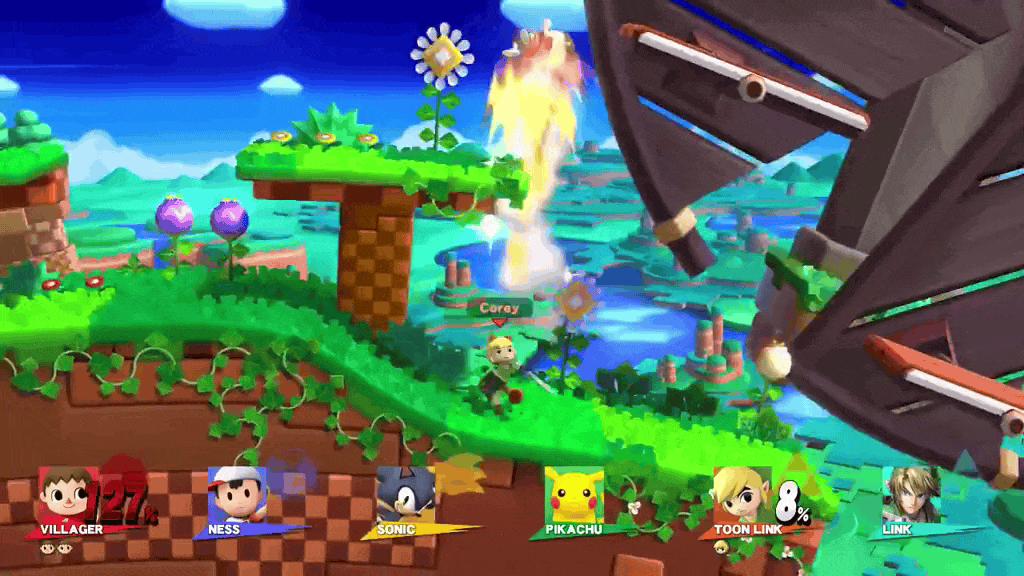Click the Corey player name tag
This screenshot has height=576, width=1024.
coord(498,308)
